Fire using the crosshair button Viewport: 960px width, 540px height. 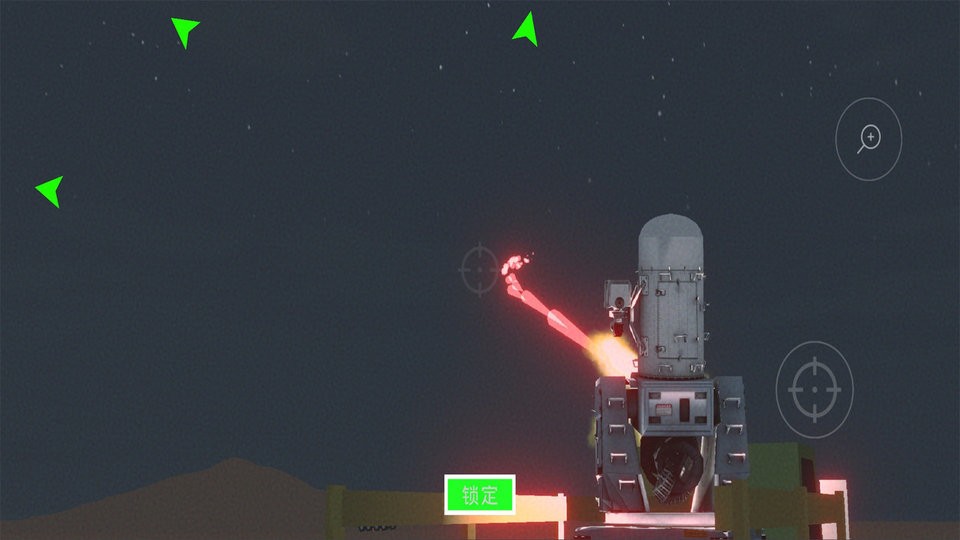point(814,389)
